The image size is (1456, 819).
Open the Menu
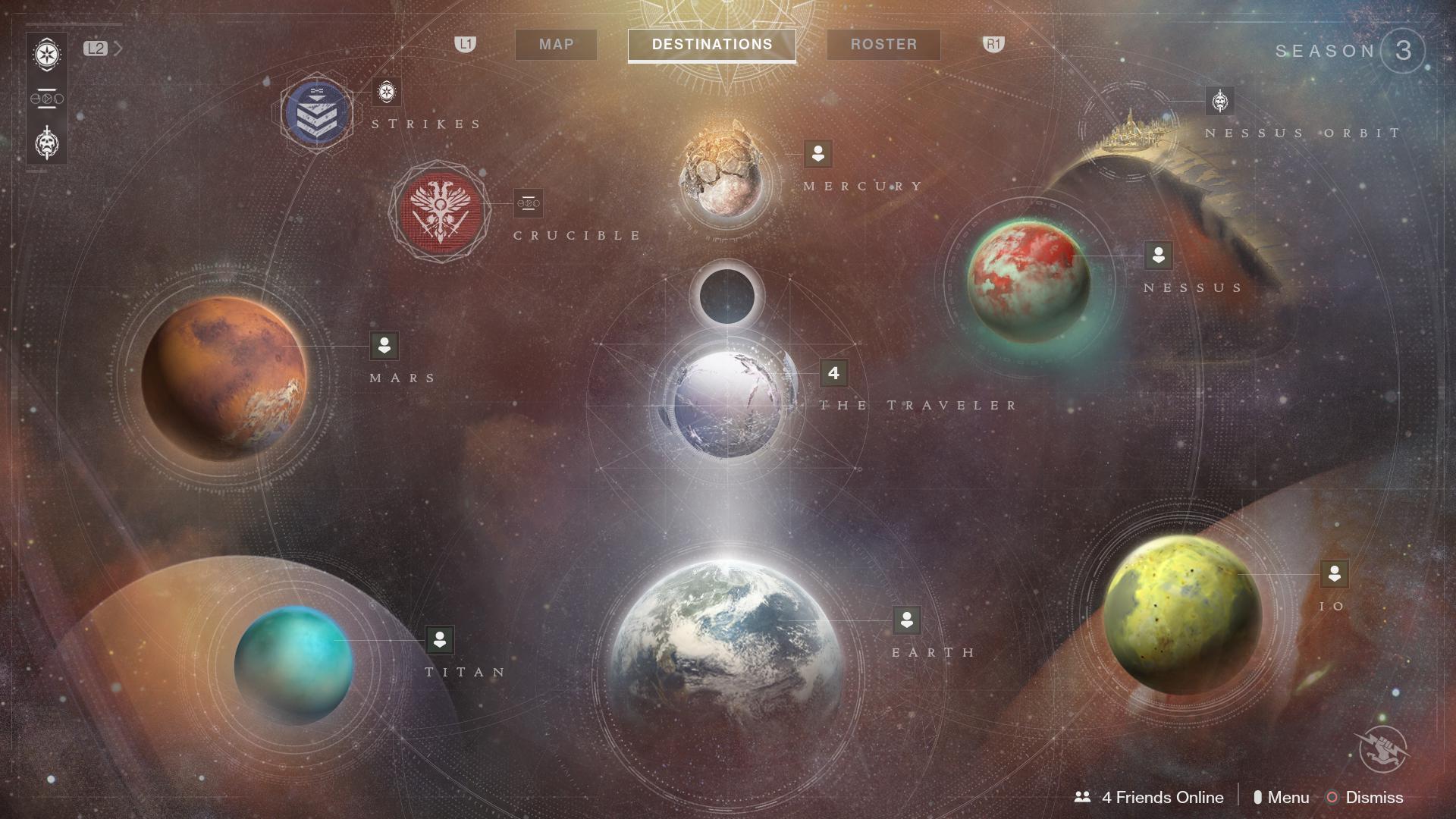1288,798
